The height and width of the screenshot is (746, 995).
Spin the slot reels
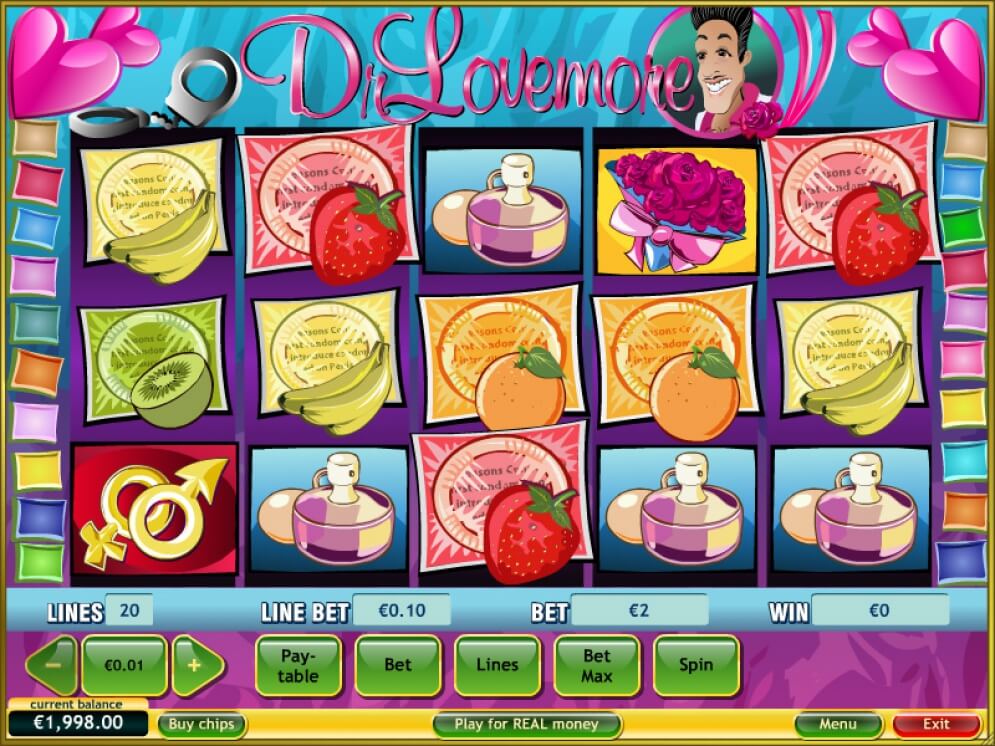pos(696,665)
